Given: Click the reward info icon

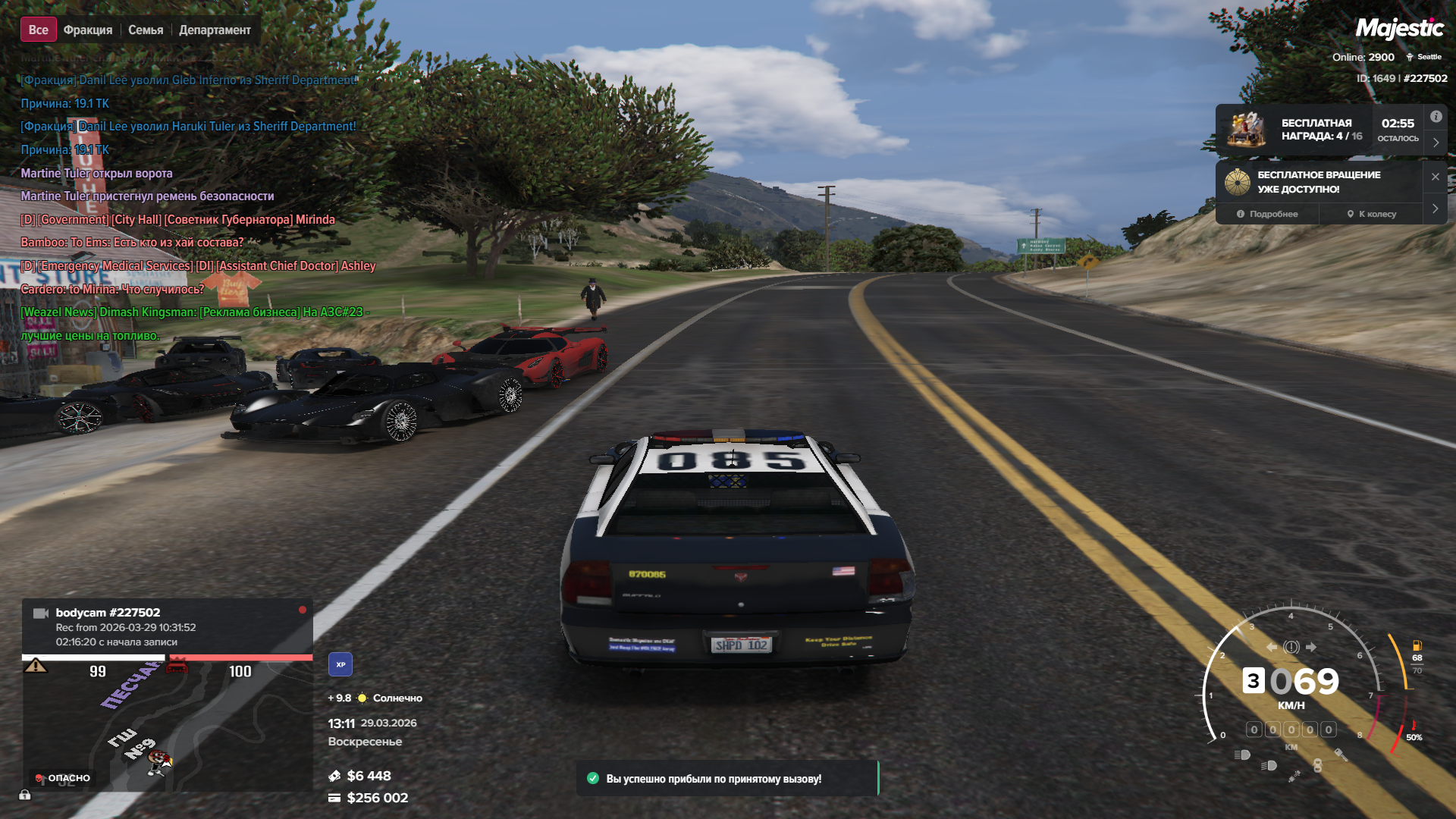Looking at the screenshot, I should 1436,117.
